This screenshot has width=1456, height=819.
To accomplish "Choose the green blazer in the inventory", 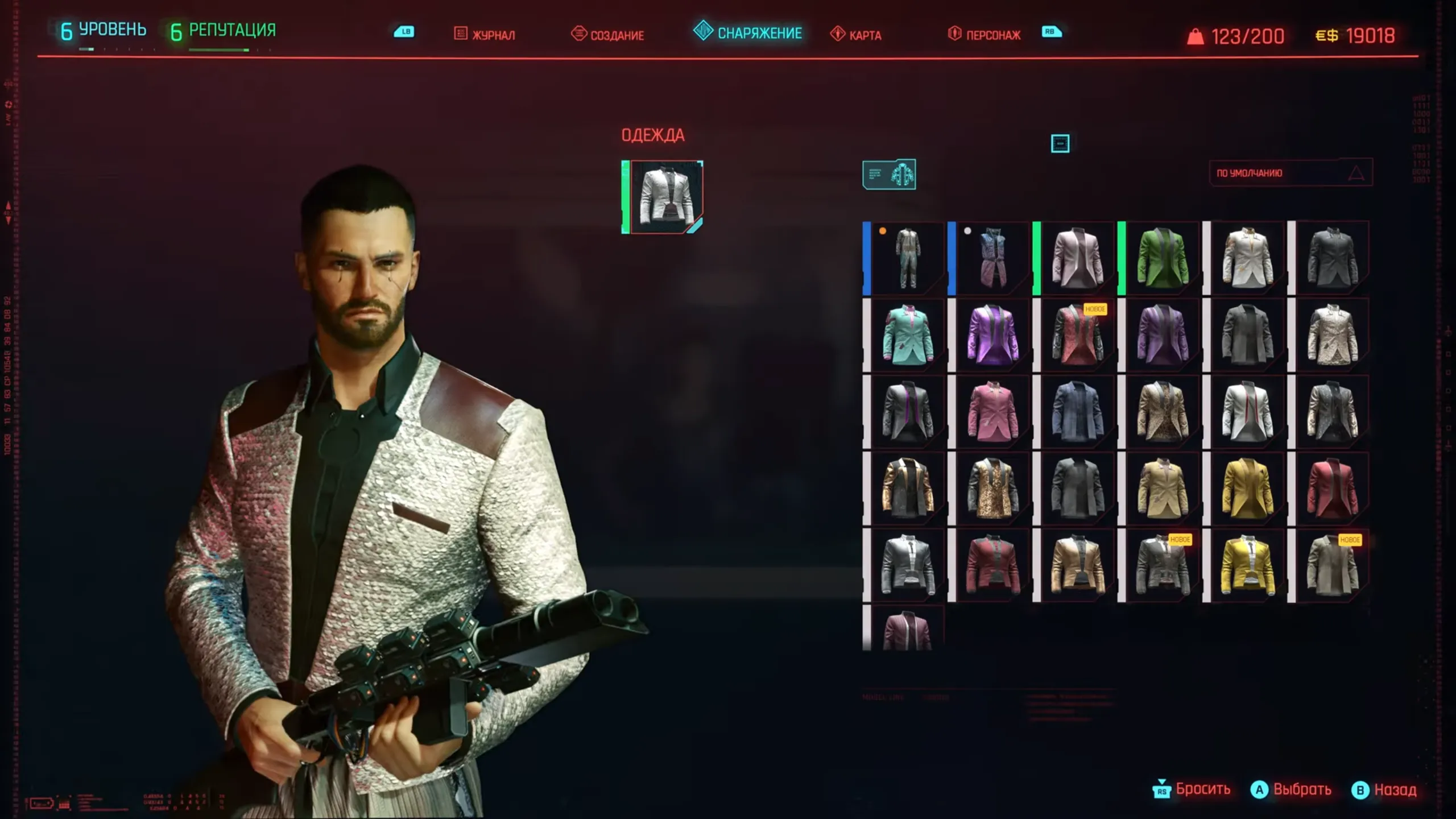I will pos(1162,258).
